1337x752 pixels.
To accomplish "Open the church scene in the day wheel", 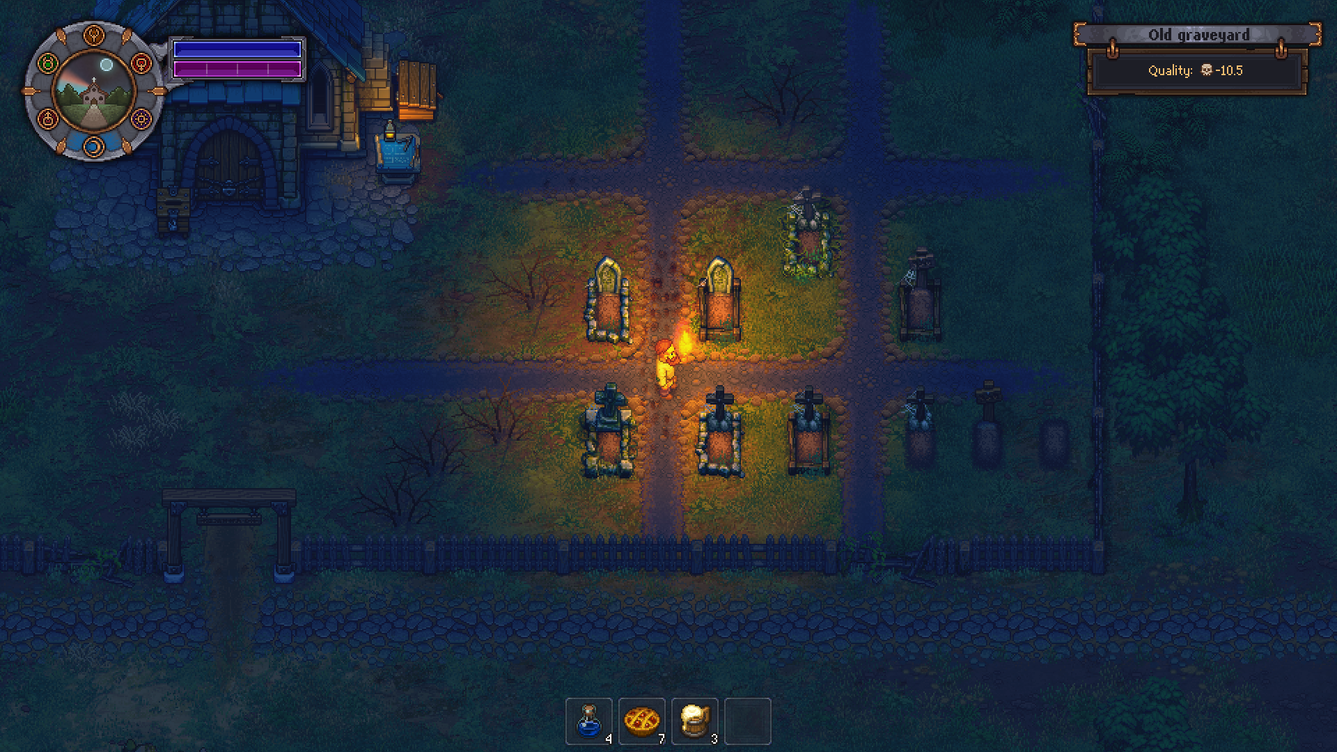I will pyautogui.click(x=93, y=92).
